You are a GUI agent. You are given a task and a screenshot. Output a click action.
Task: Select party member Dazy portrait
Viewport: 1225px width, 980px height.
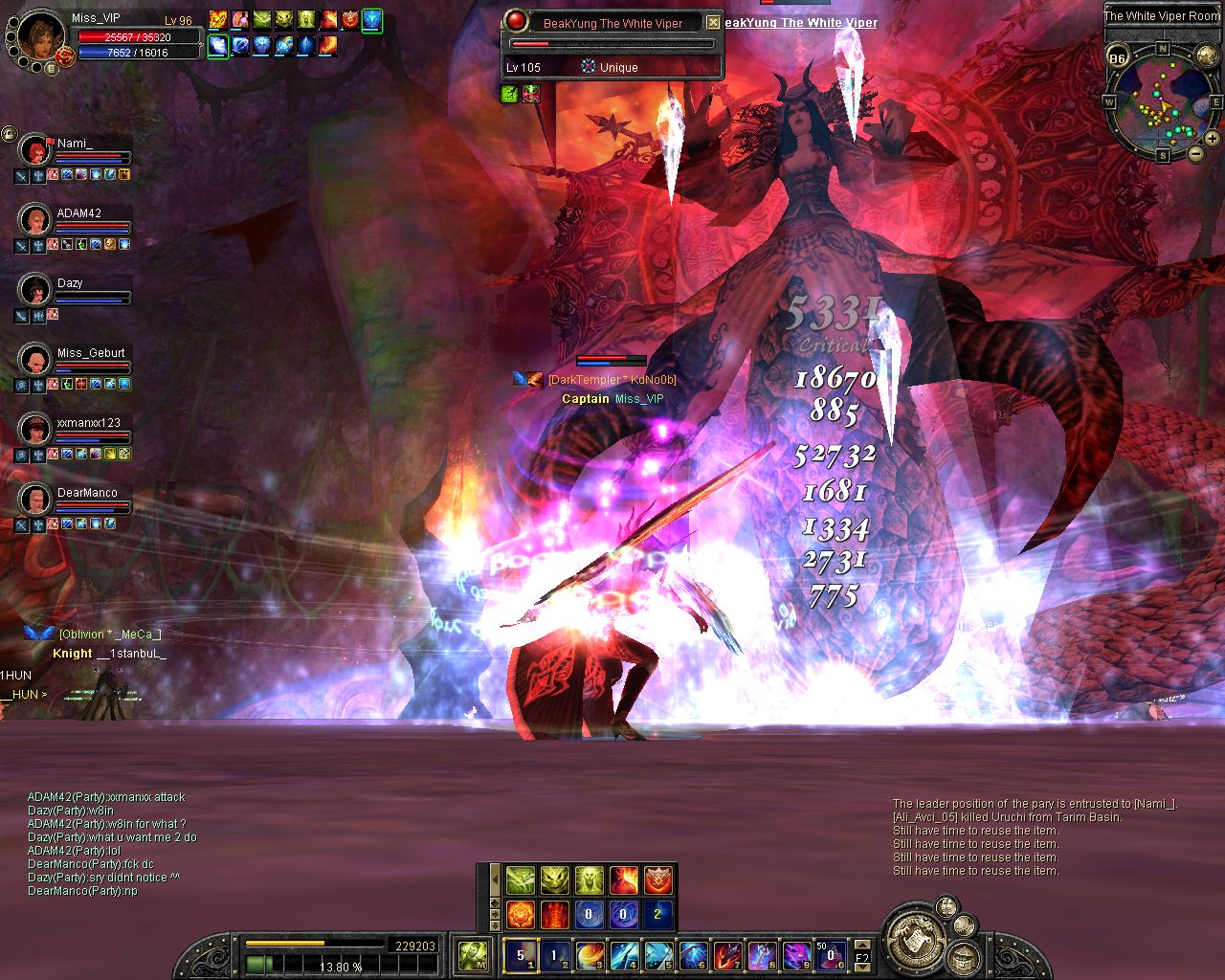35,290
